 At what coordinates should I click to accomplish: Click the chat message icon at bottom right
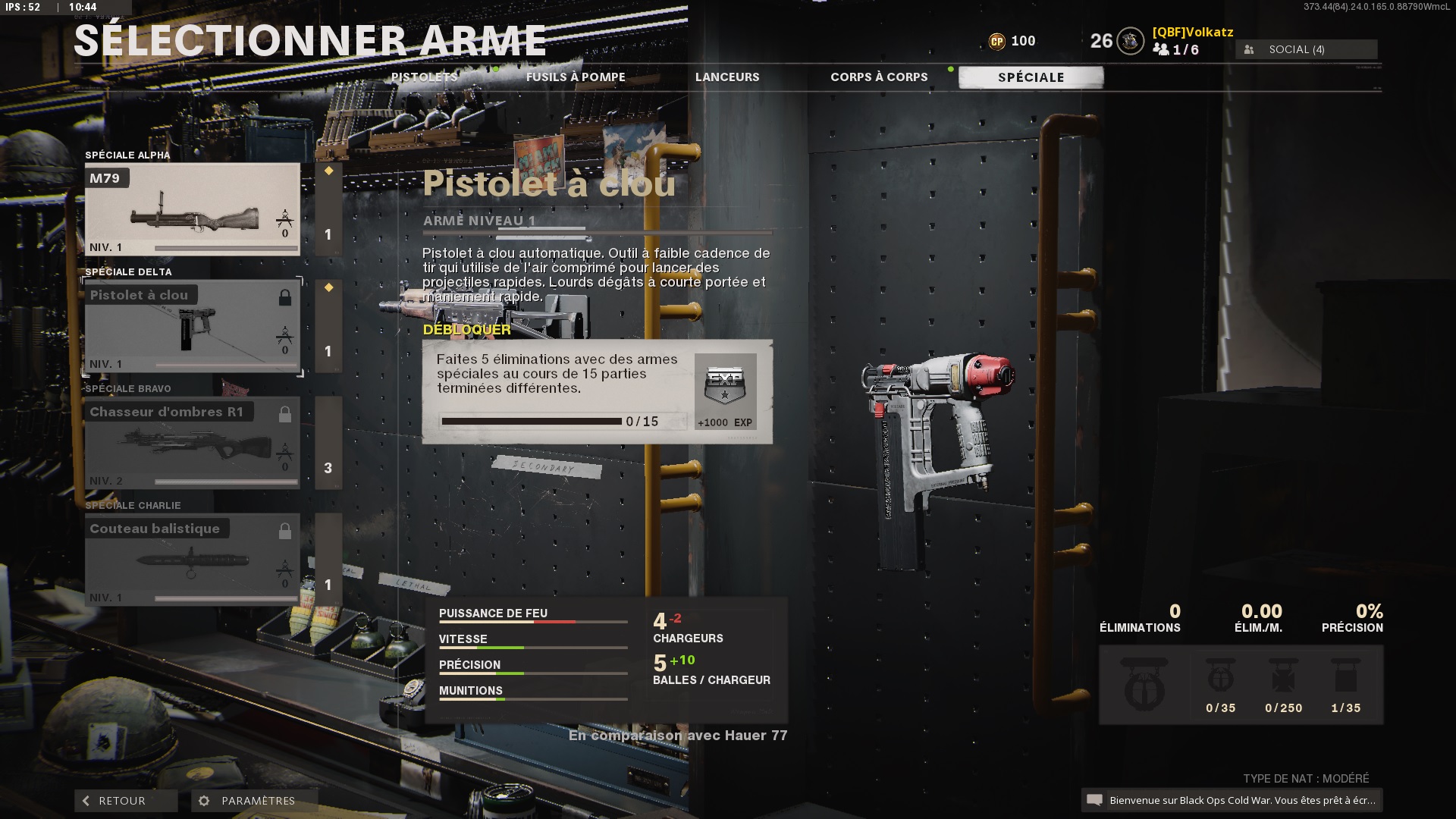tap(1095, 799)
